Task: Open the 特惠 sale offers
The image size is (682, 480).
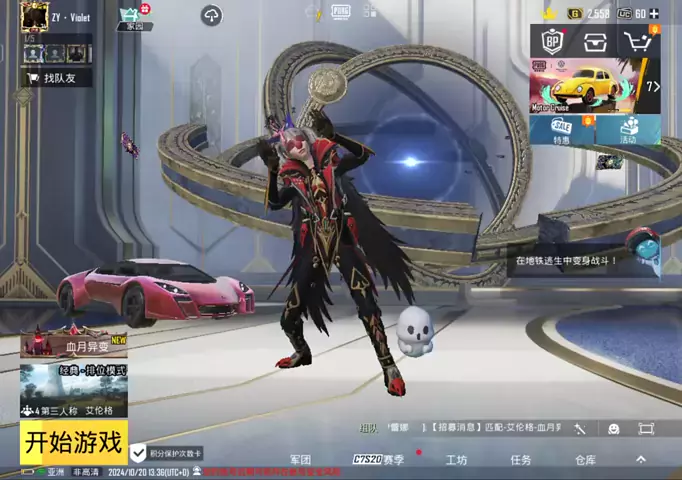Action: click(x=560, y=131)
